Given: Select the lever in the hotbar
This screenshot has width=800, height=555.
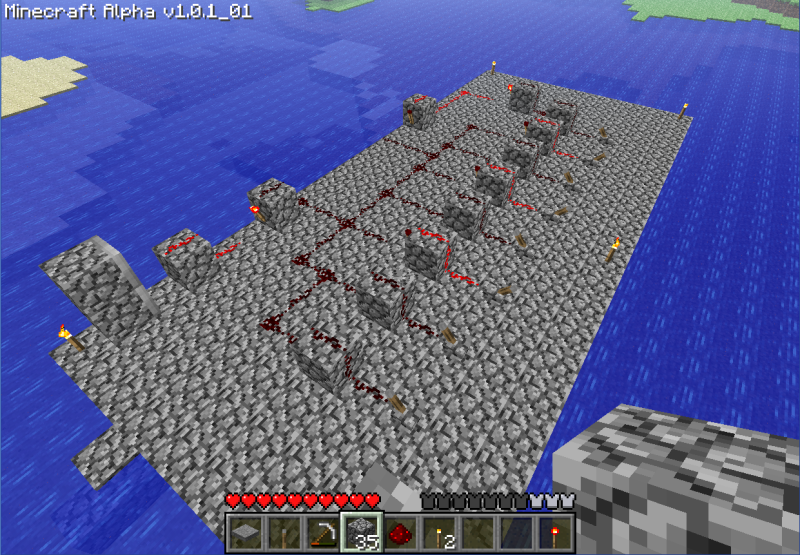Looking at the screenshot, I should click(285, 531).
